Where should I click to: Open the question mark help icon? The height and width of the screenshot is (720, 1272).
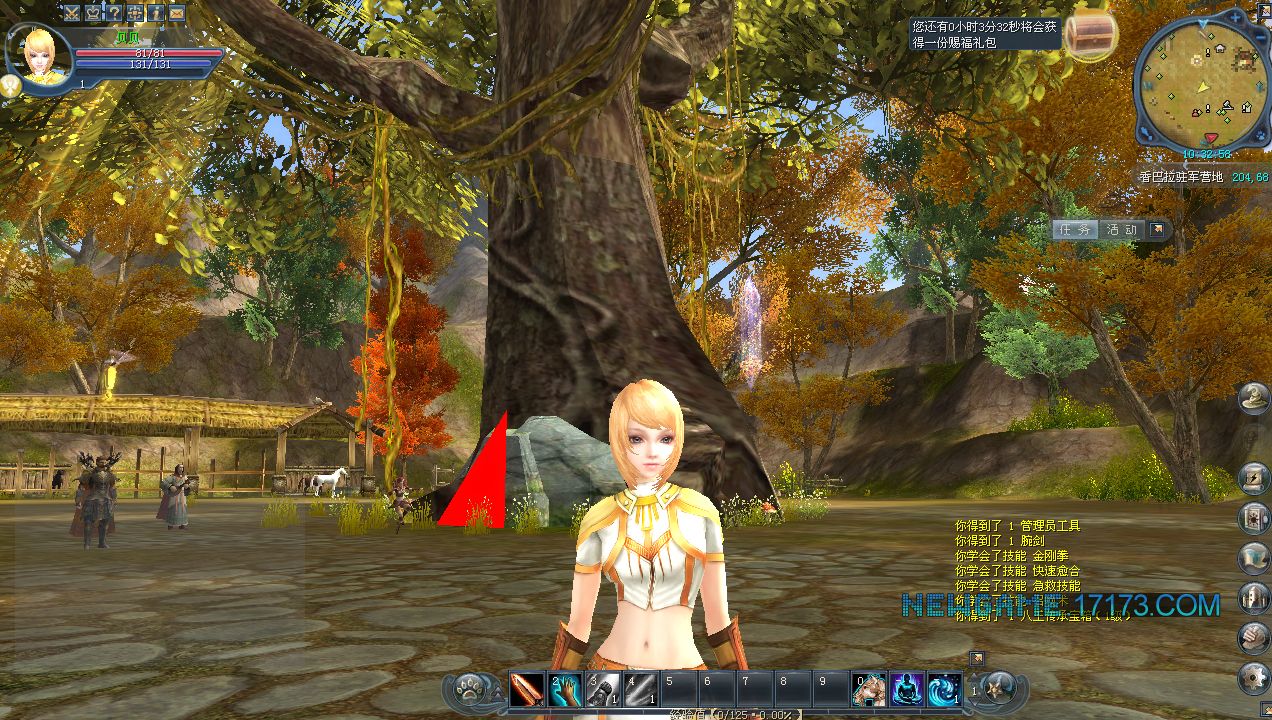click(114, 13)
